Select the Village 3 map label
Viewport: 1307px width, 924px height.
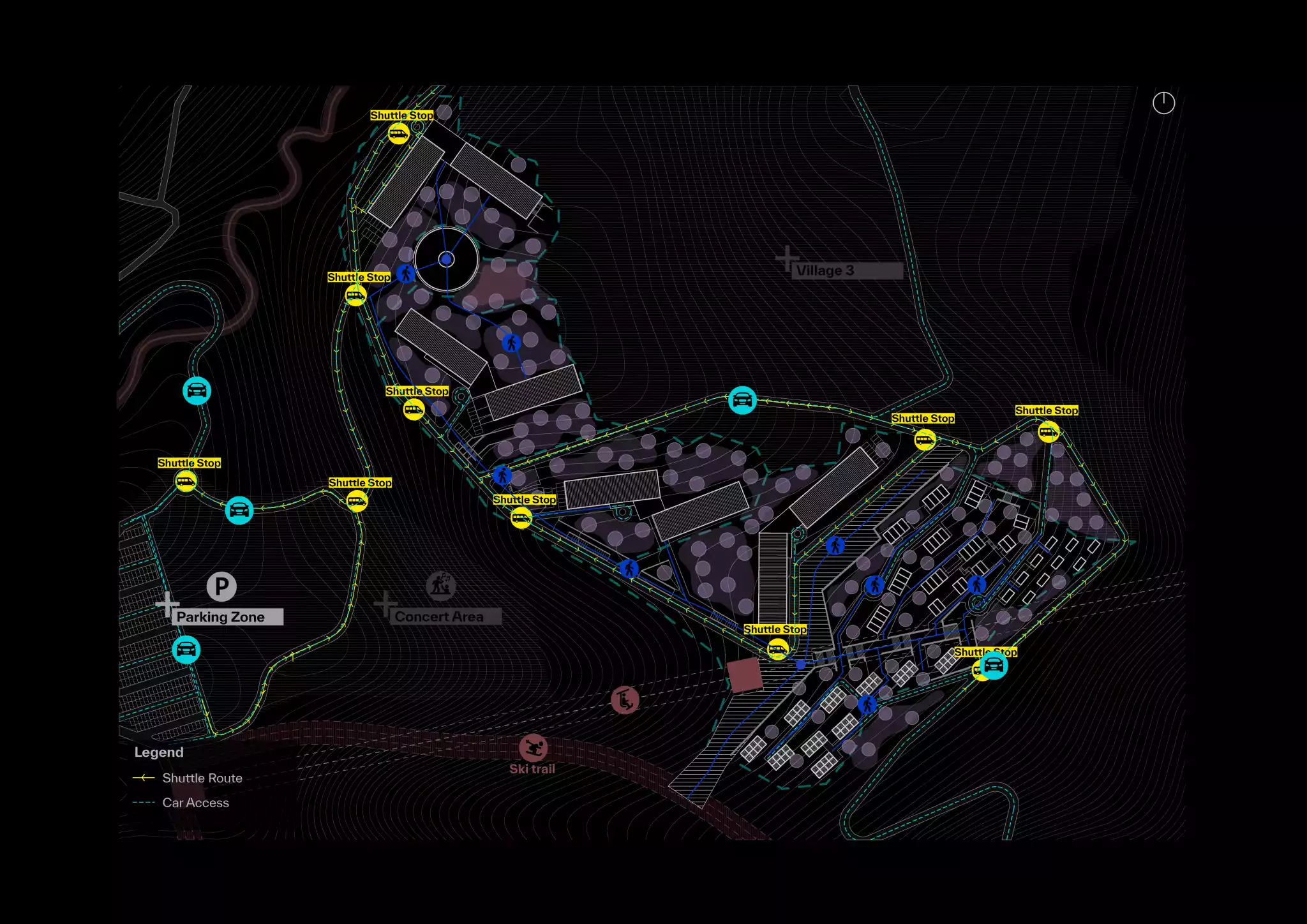825,271
